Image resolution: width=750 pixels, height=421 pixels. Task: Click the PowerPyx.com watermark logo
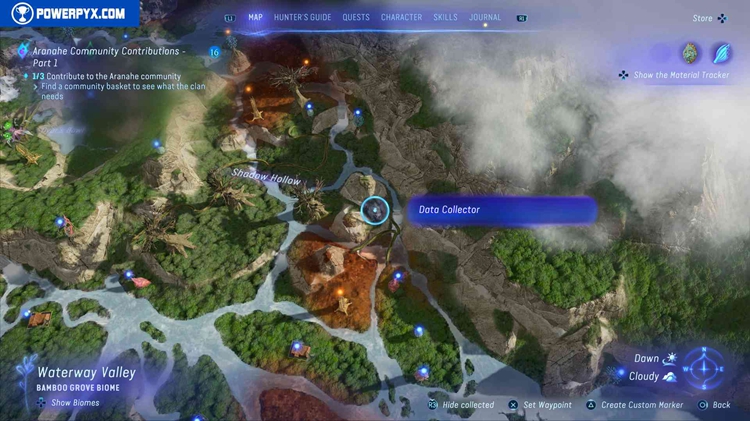click(x=68, y=14)
